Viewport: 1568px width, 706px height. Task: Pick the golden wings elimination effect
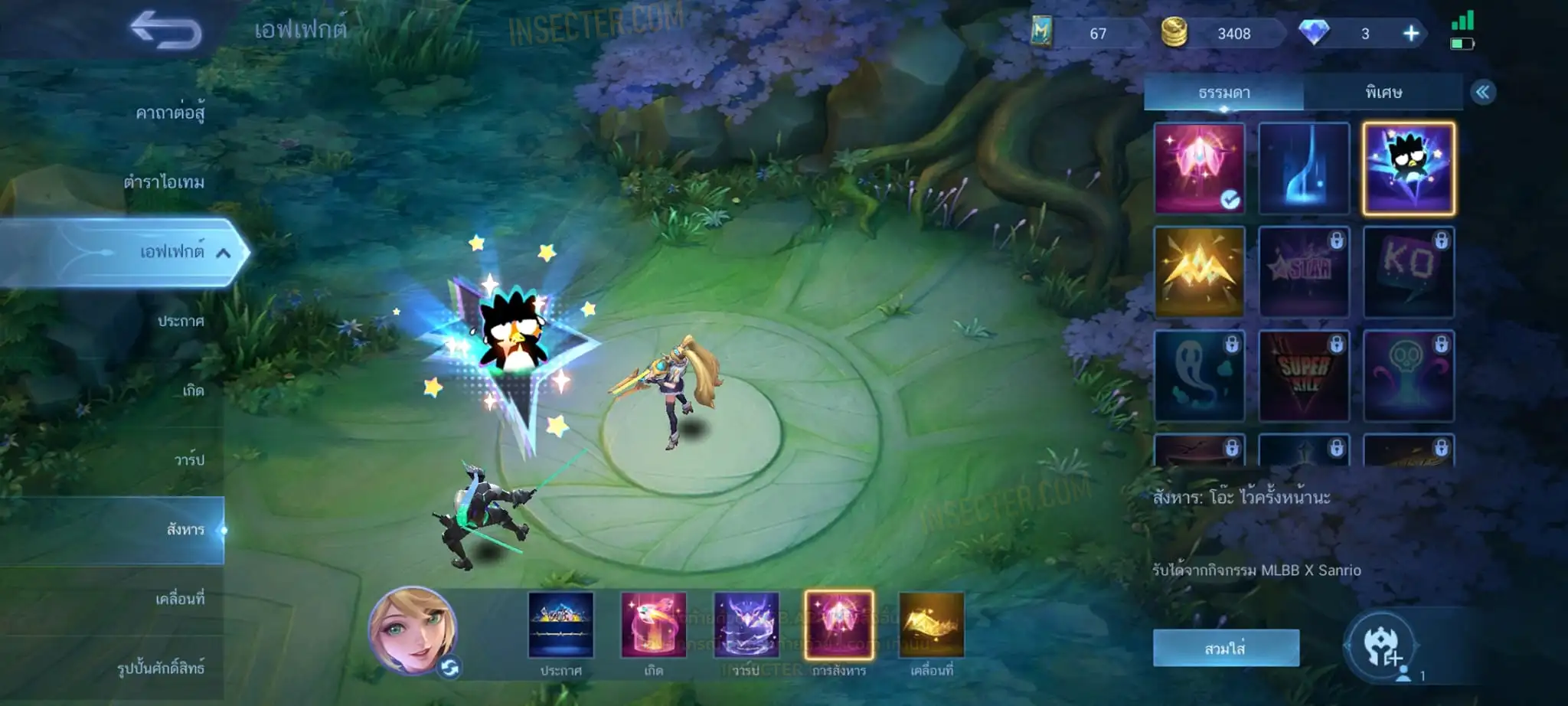(x=1199, y=272)
